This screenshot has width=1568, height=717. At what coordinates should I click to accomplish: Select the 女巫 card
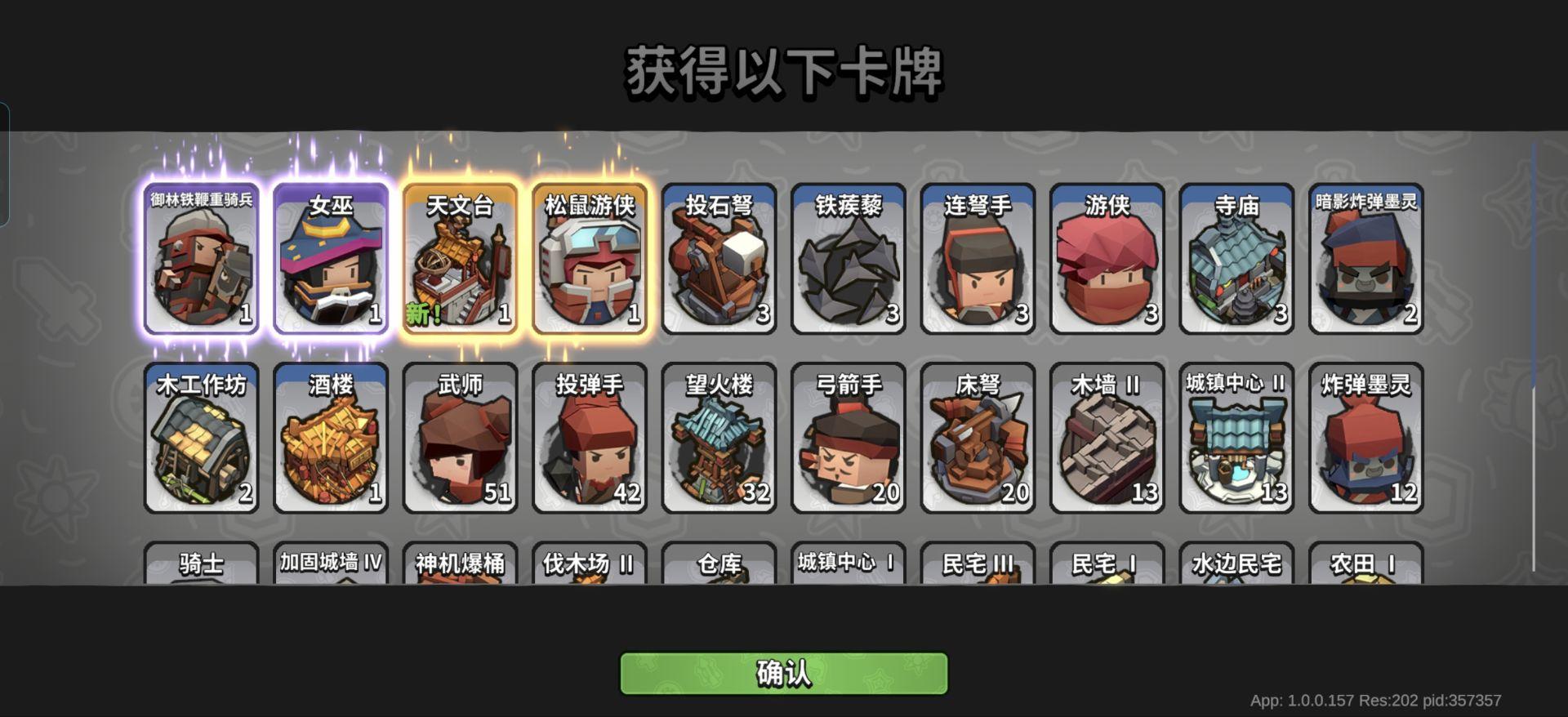[330, 260]
